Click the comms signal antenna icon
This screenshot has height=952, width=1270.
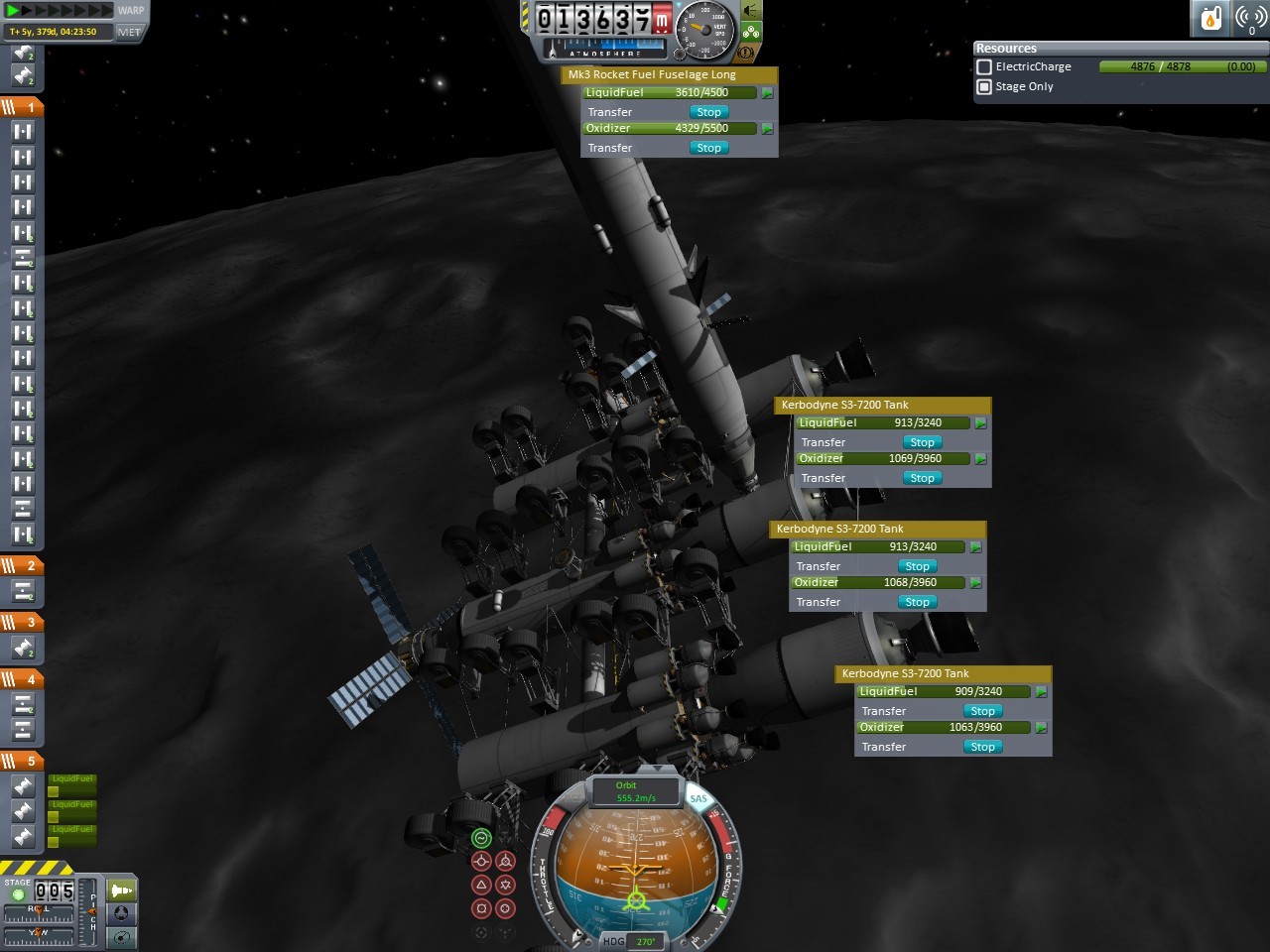point(1250,18)
